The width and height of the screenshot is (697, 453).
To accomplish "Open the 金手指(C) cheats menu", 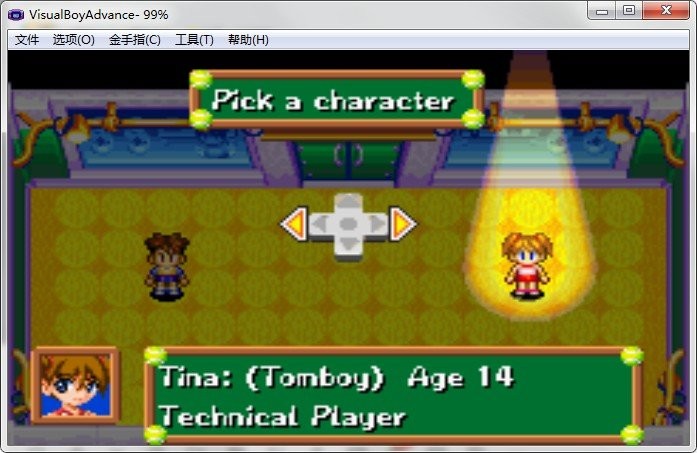I will (134, 40).
